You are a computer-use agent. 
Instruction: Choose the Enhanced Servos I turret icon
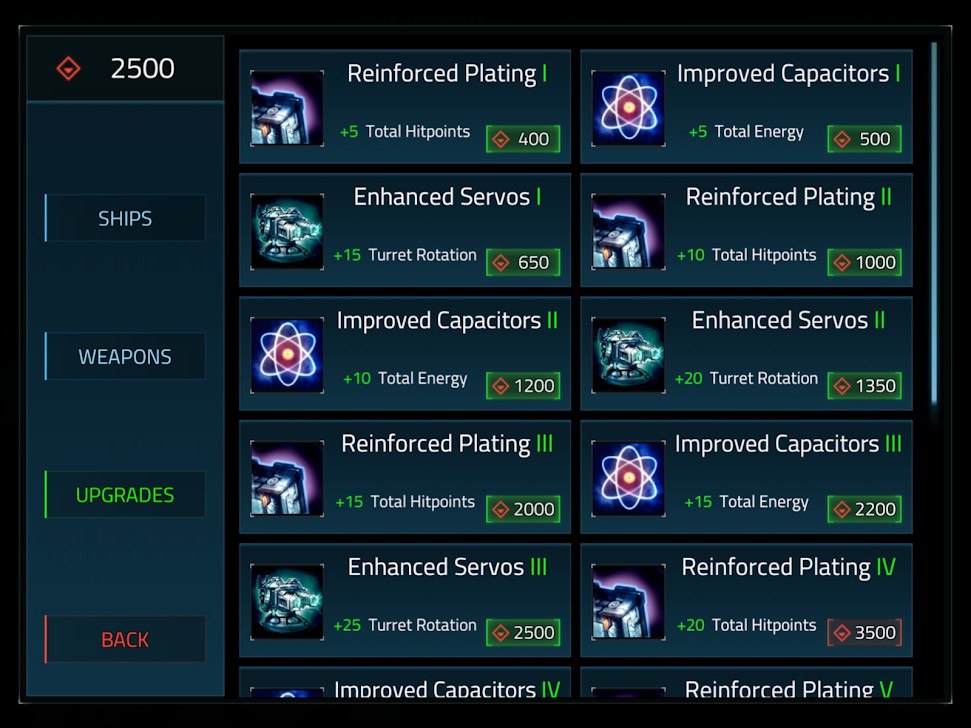coord(287,232)
